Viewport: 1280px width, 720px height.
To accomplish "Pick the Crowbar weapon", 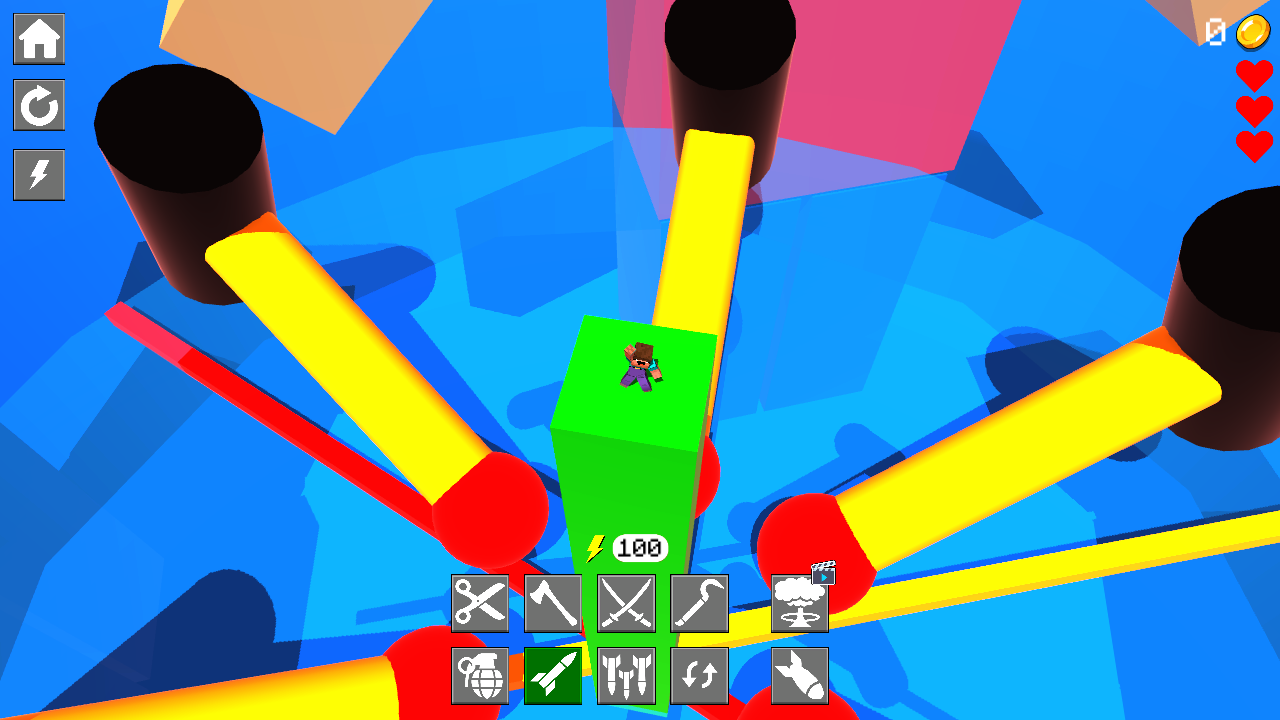I will coord(700,603).
